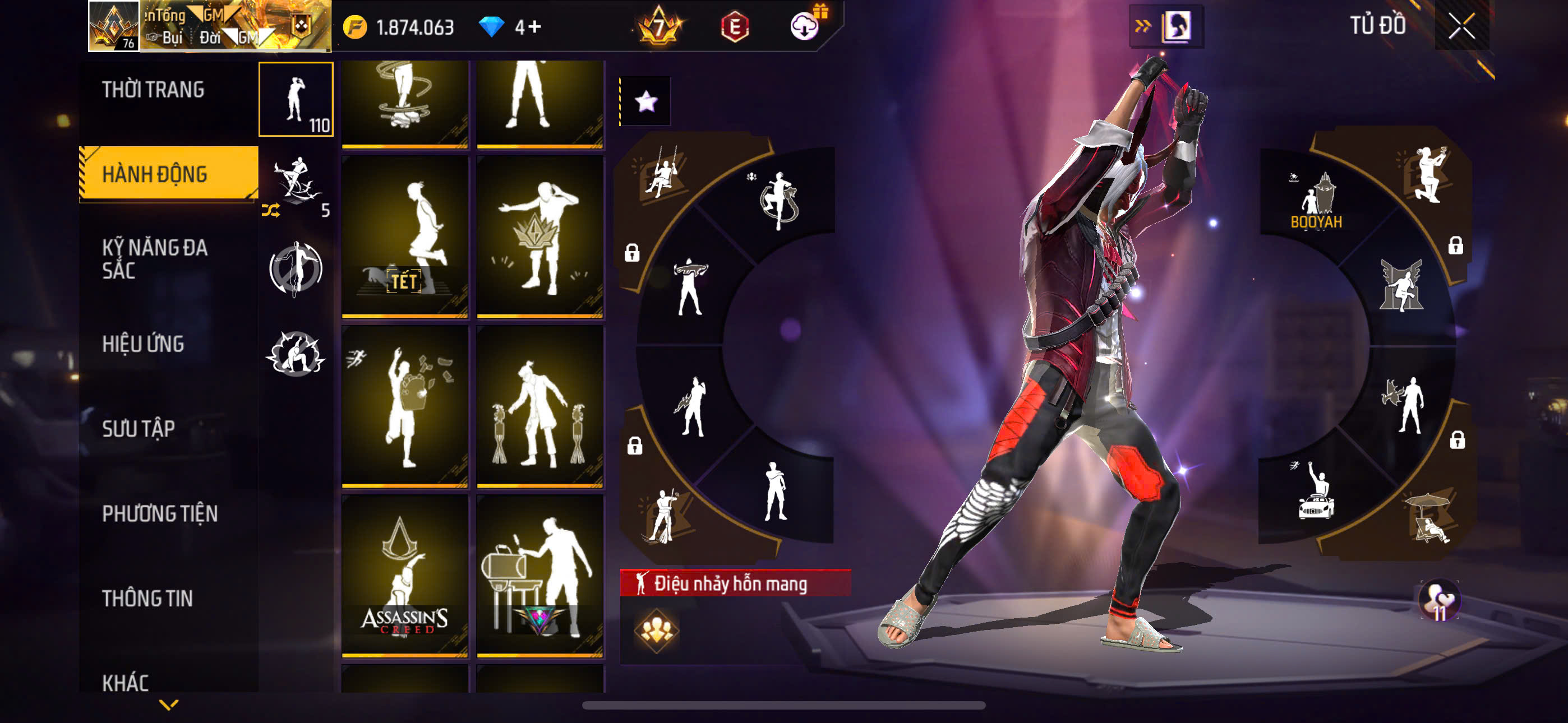1568x723 pixels.
Task: Show the Thông Tin section
Action: click(147, 597)
